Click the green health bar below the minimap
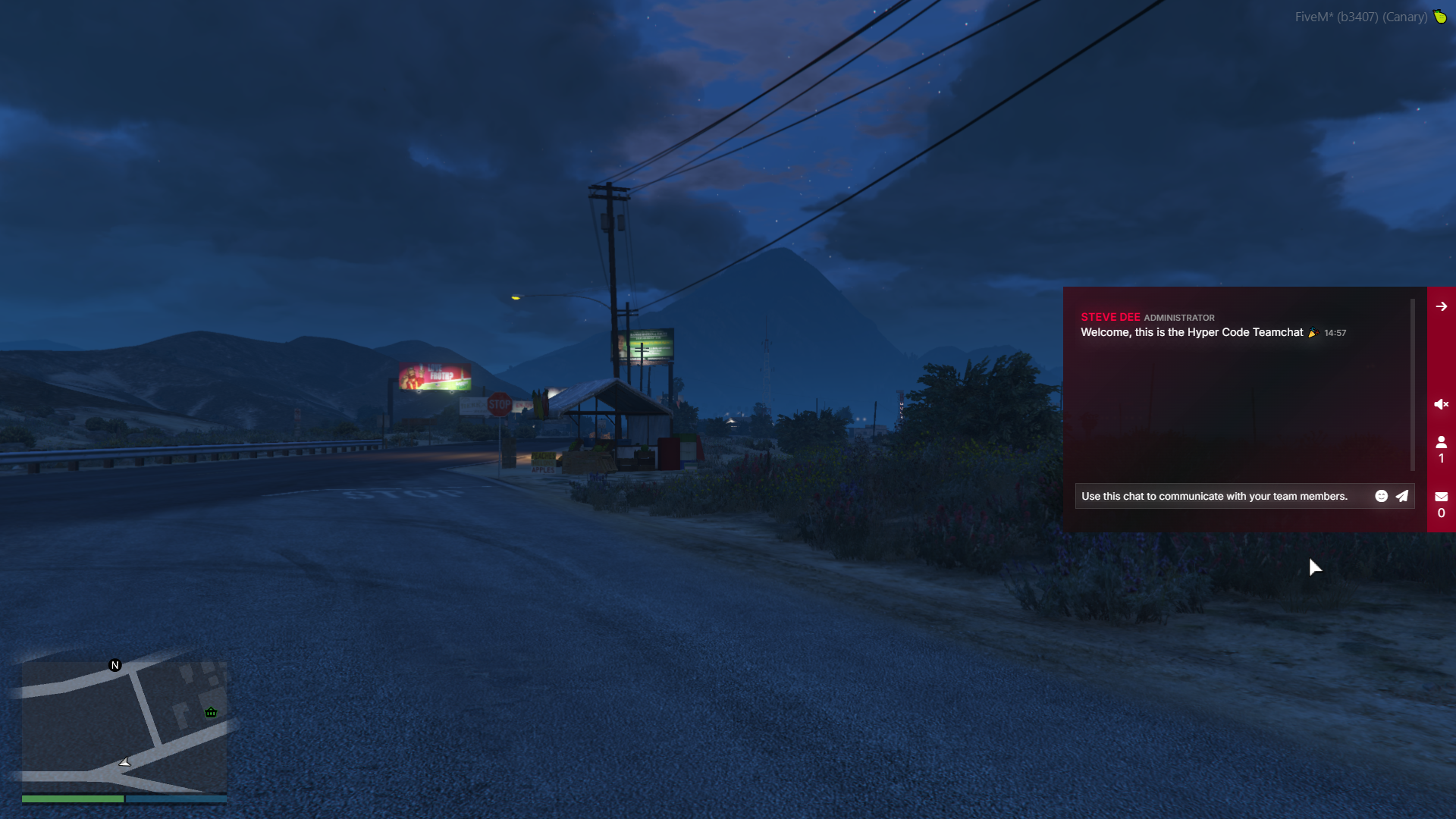Viewport: 1456px width, 819px height. [x=72, y=799]
